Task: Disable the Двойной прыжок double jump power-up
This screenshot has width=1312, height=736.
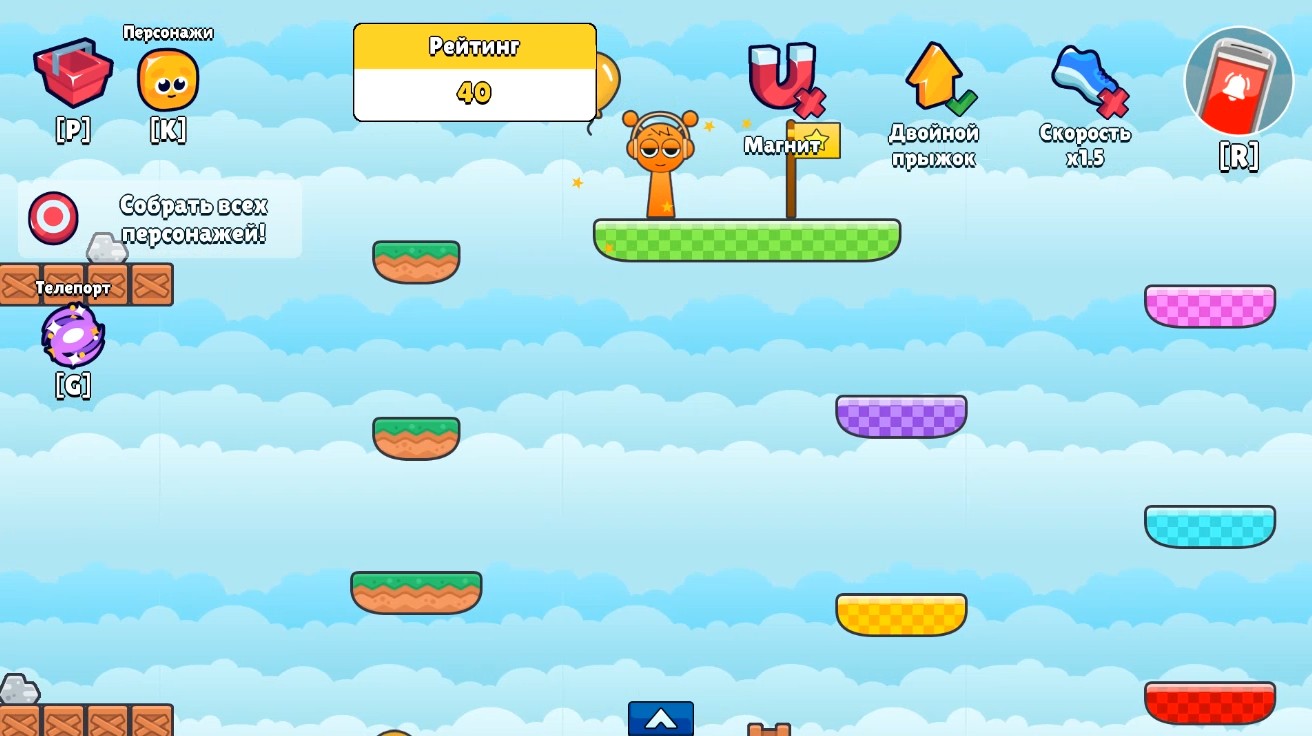Action: click(932, 75)
